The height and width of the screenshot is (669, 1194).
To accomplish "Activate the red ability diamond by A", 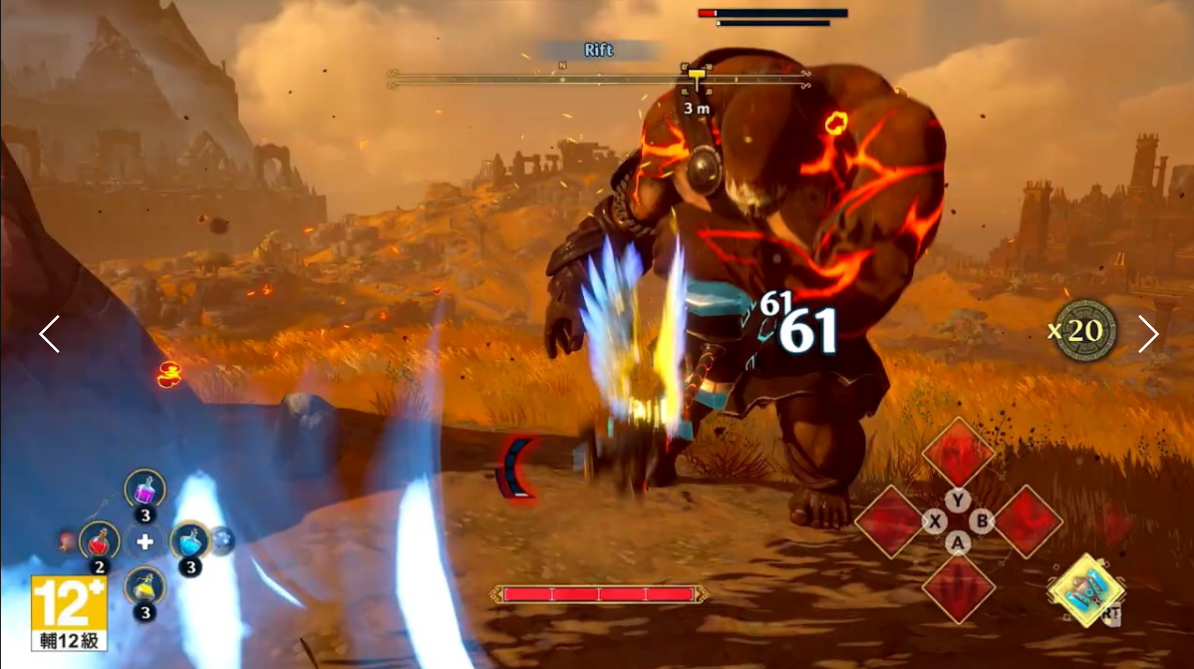I will click(x=958, y=587).
